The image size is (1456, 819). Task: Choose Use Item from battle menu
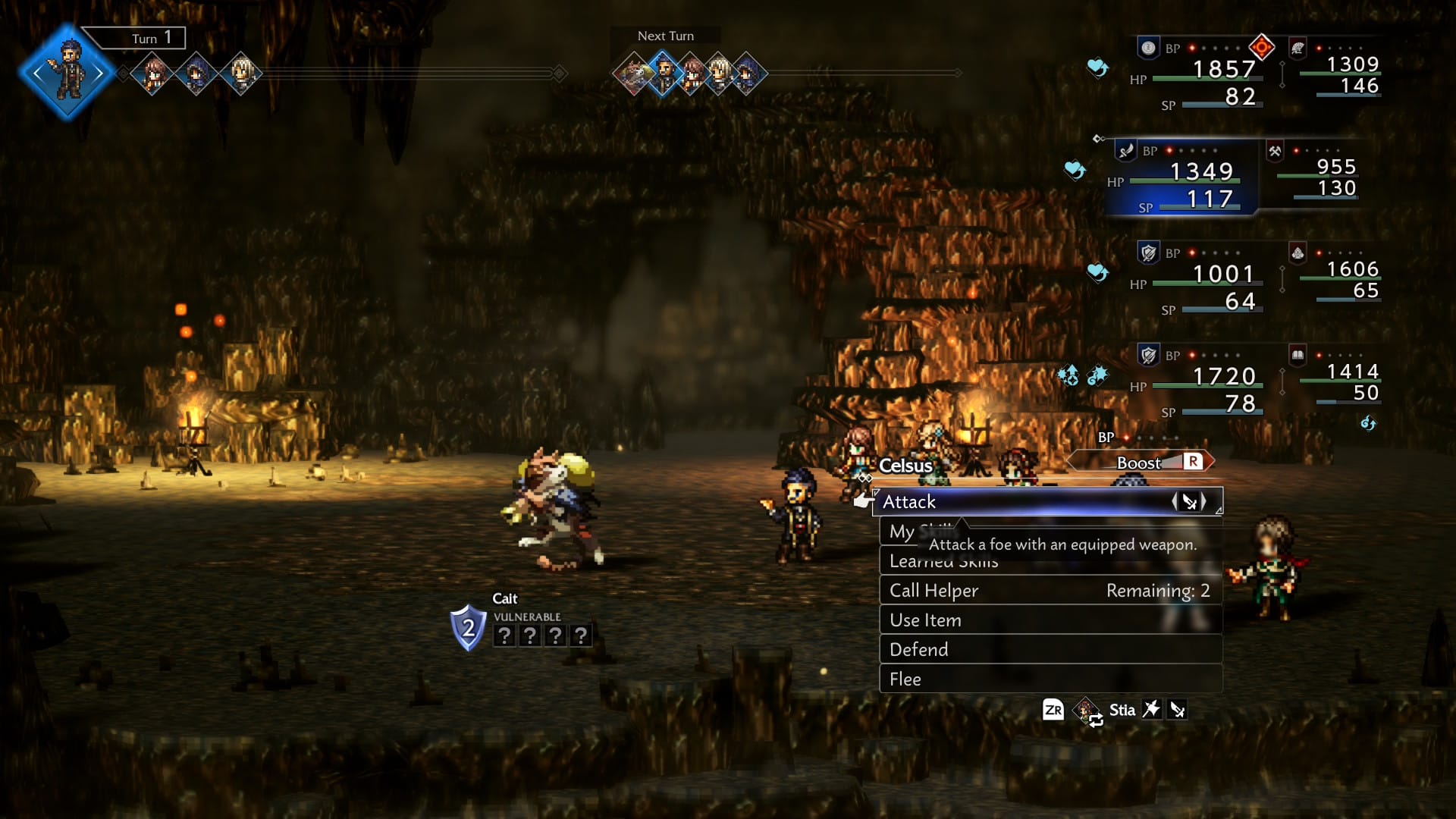1050,620
